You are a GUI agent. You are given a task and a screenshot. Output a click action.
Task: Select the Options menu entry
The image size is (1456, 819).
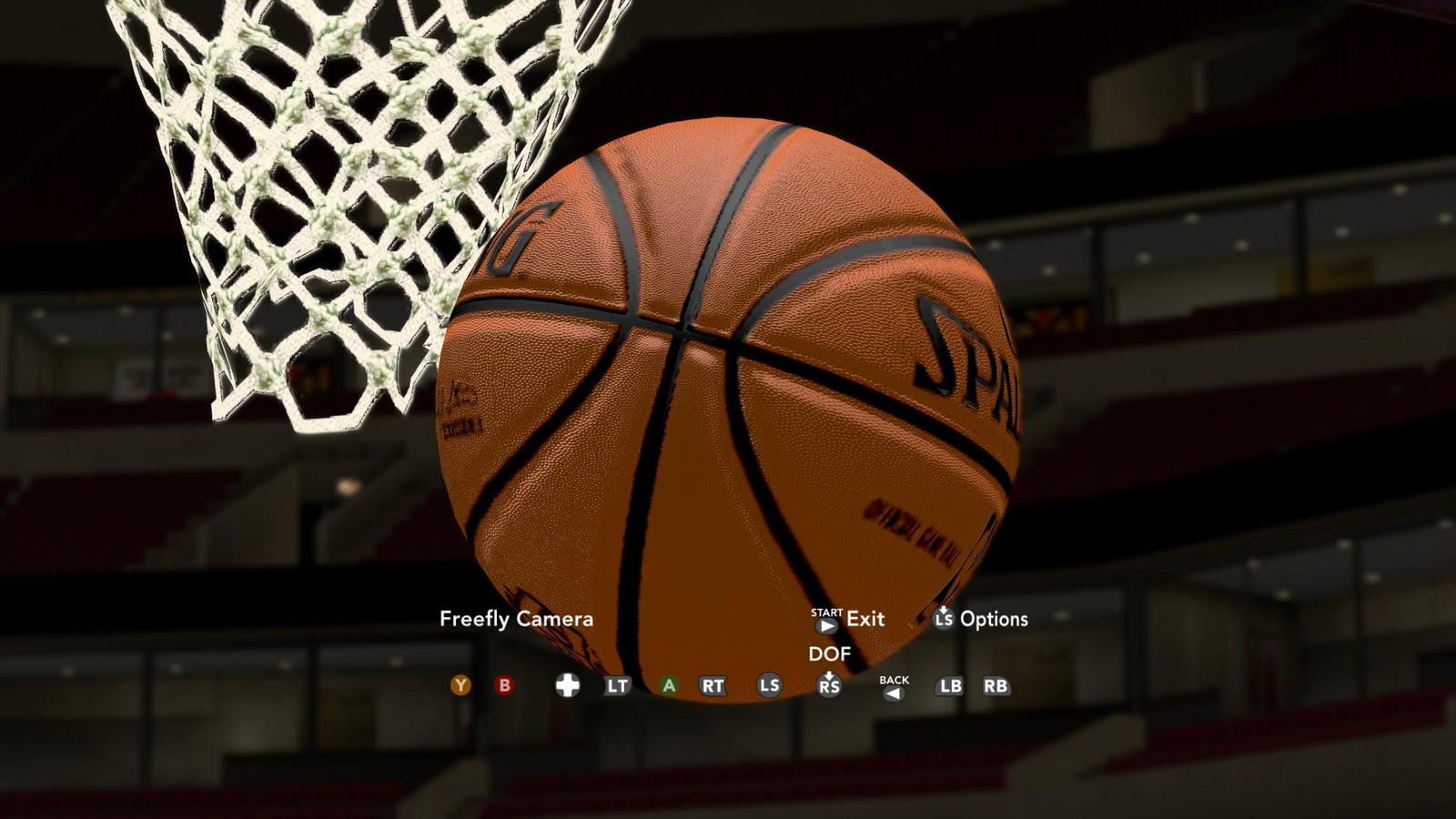(x=996, y=620)
